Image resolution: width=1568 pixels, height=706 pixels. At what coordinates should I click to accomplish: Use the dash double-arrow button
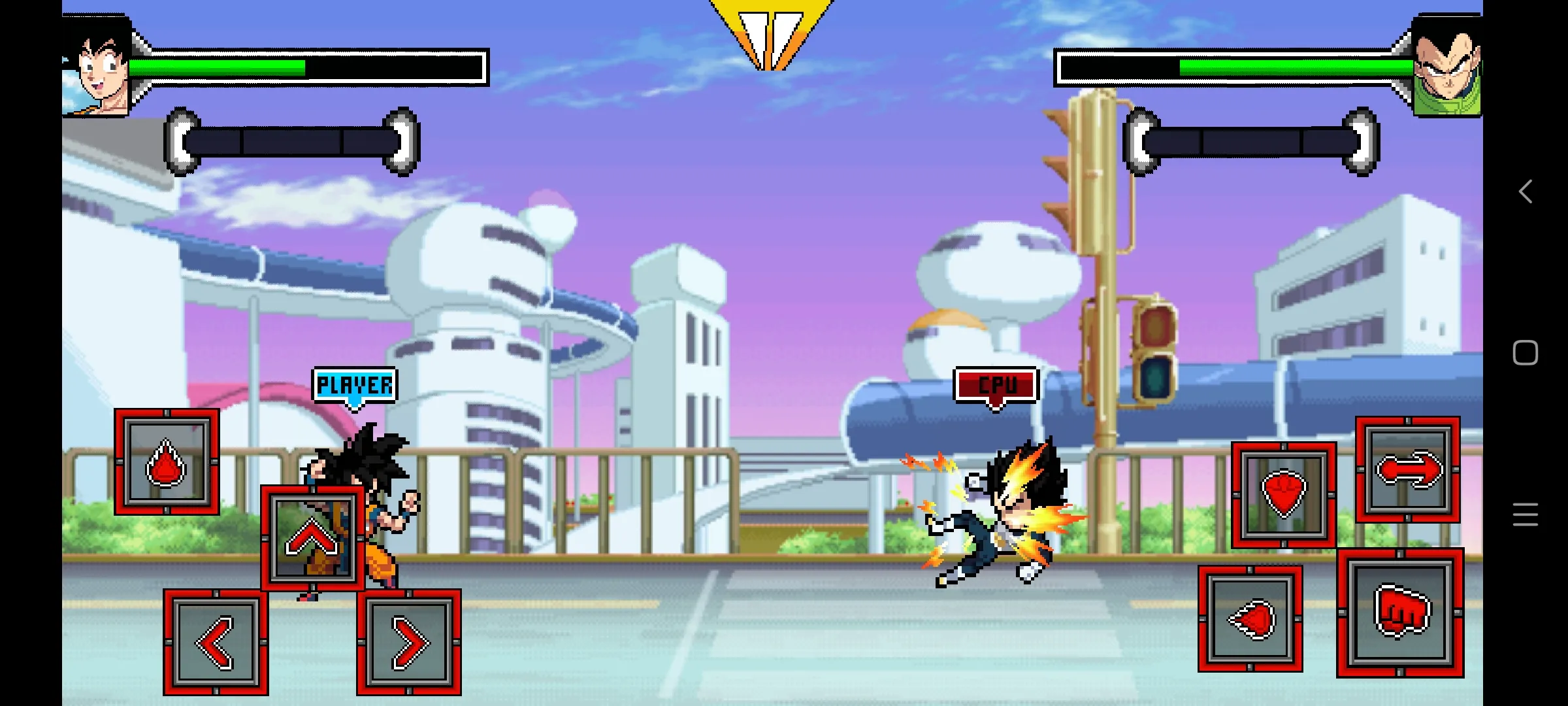pyautogui.click(x=1407, y=469)
